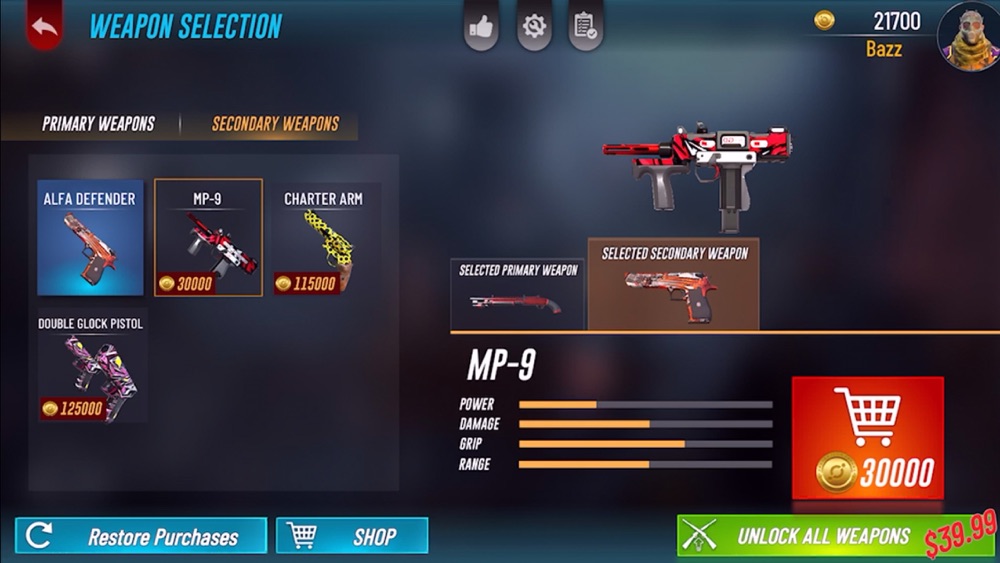Open the clipboard tasks icon

[x=585, y=27]
